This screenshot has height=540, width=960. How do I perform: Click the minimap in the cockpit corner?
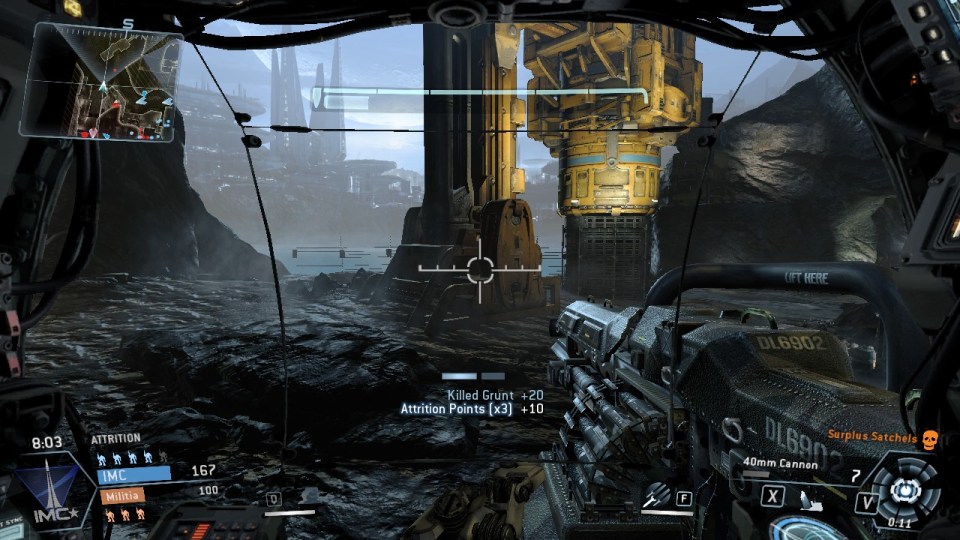101,81
